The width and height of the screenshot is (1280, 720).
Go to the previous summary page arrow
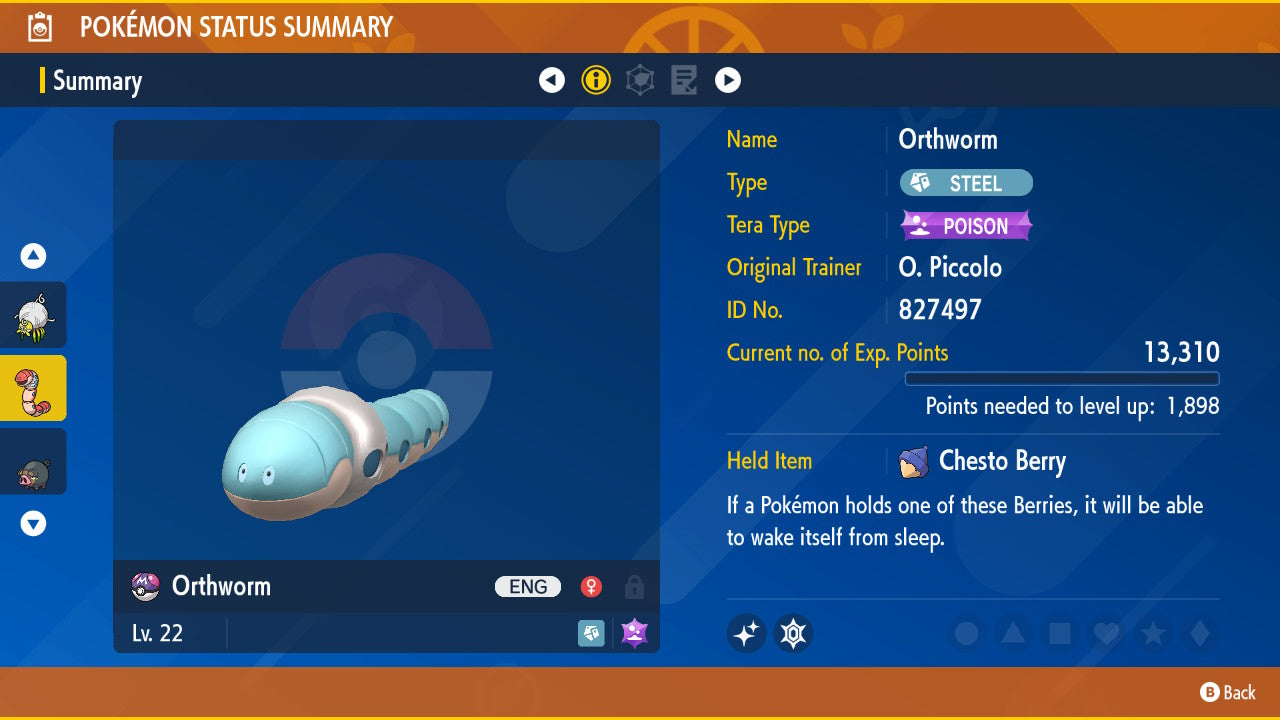552,80
